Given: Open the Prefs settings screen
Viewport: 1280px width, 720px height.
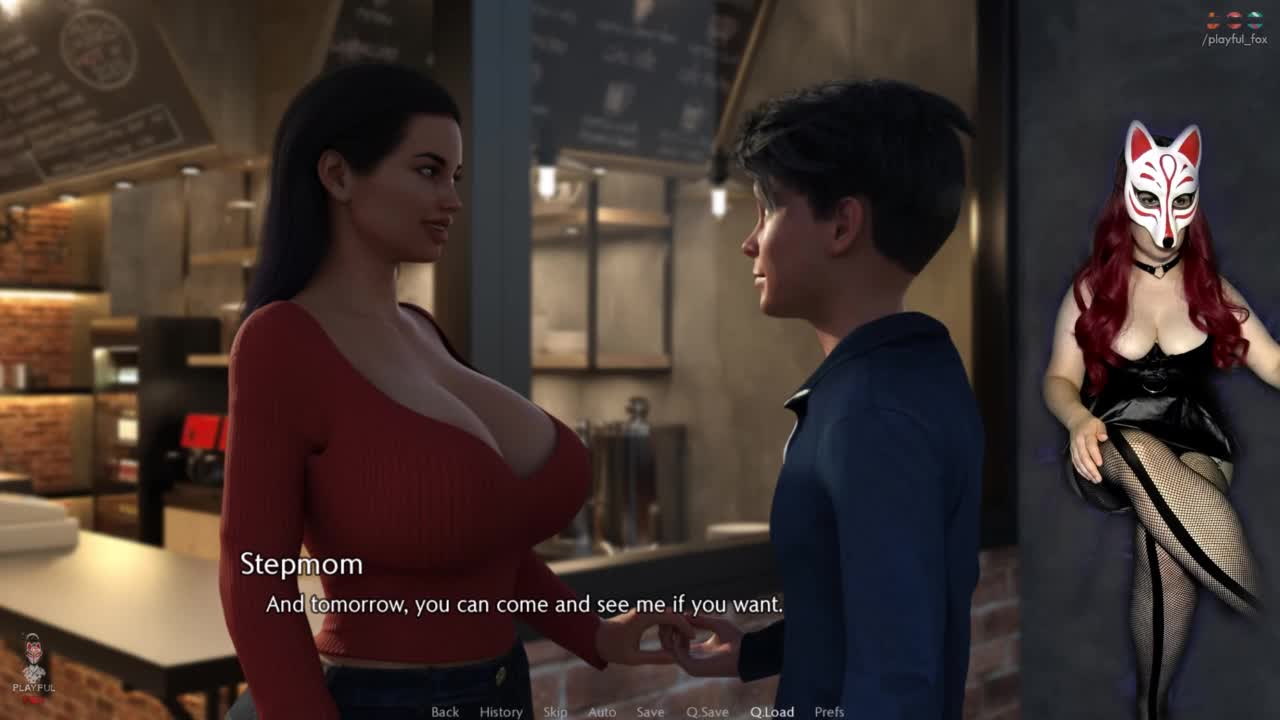Looking at the screenshot, I should [829, 712].
